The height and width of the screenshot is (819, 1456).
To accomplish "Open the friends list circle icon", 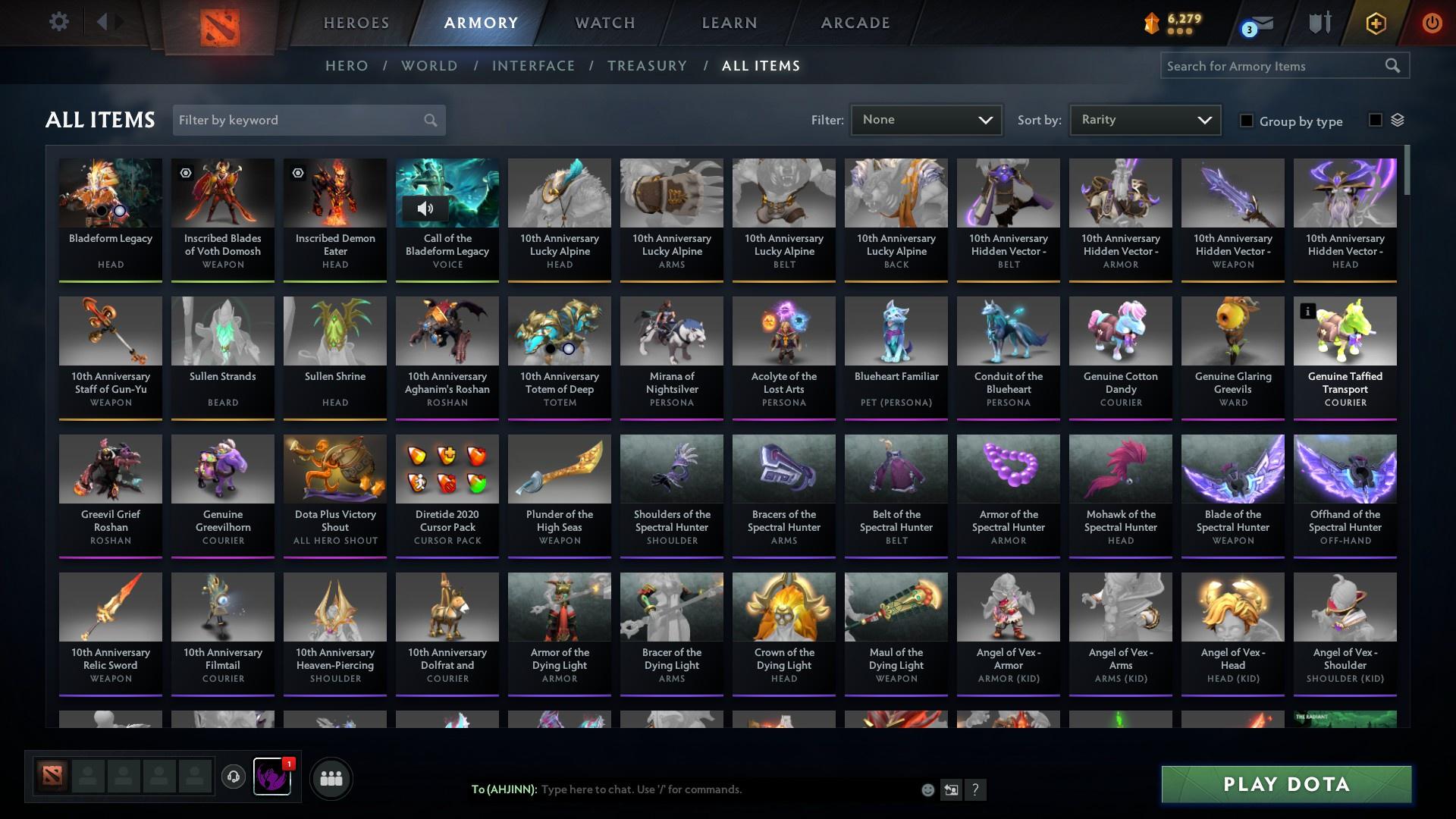I will 330,778.
